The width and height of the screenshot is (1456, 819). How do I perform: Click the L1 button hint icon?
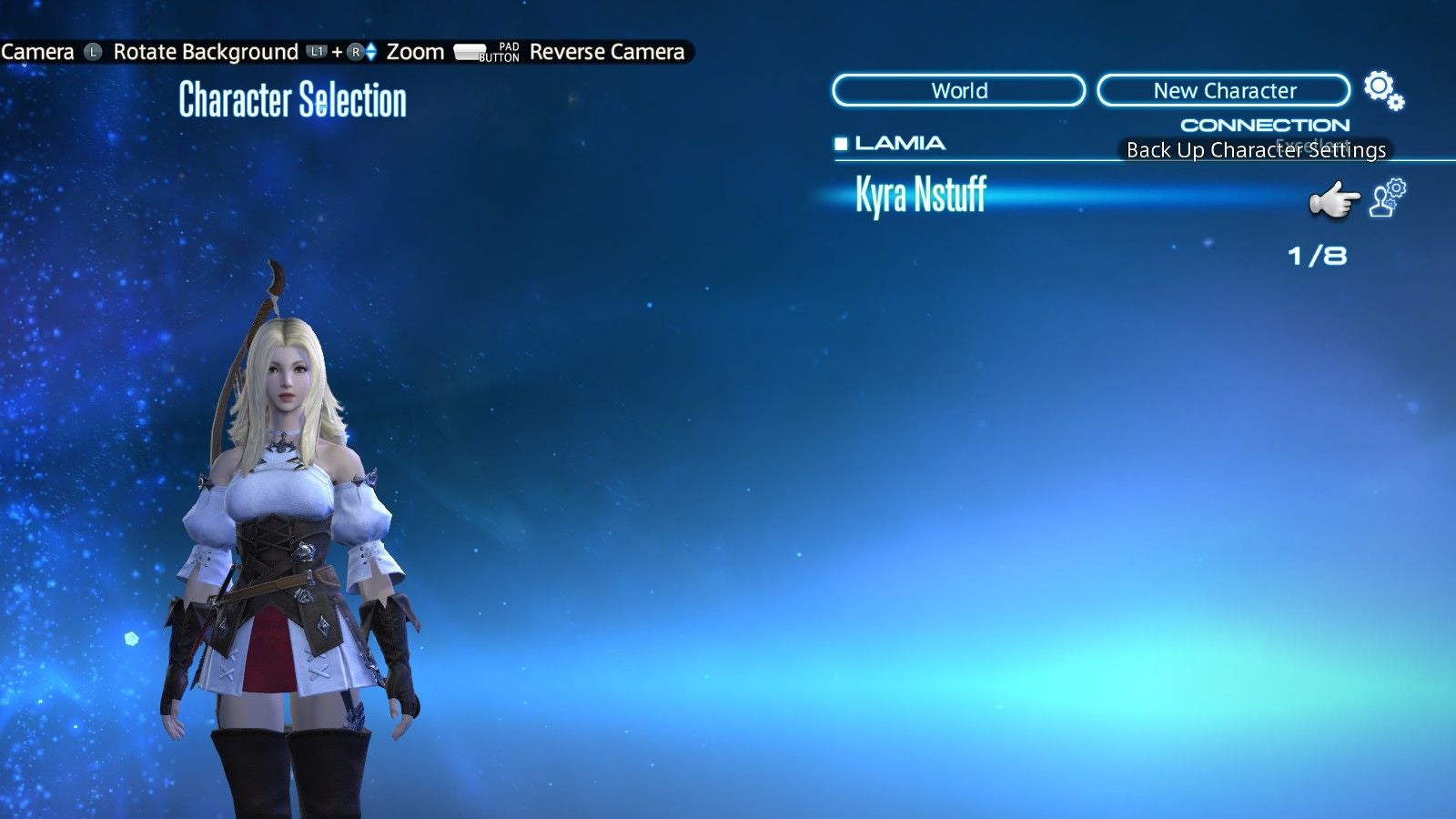315,52
